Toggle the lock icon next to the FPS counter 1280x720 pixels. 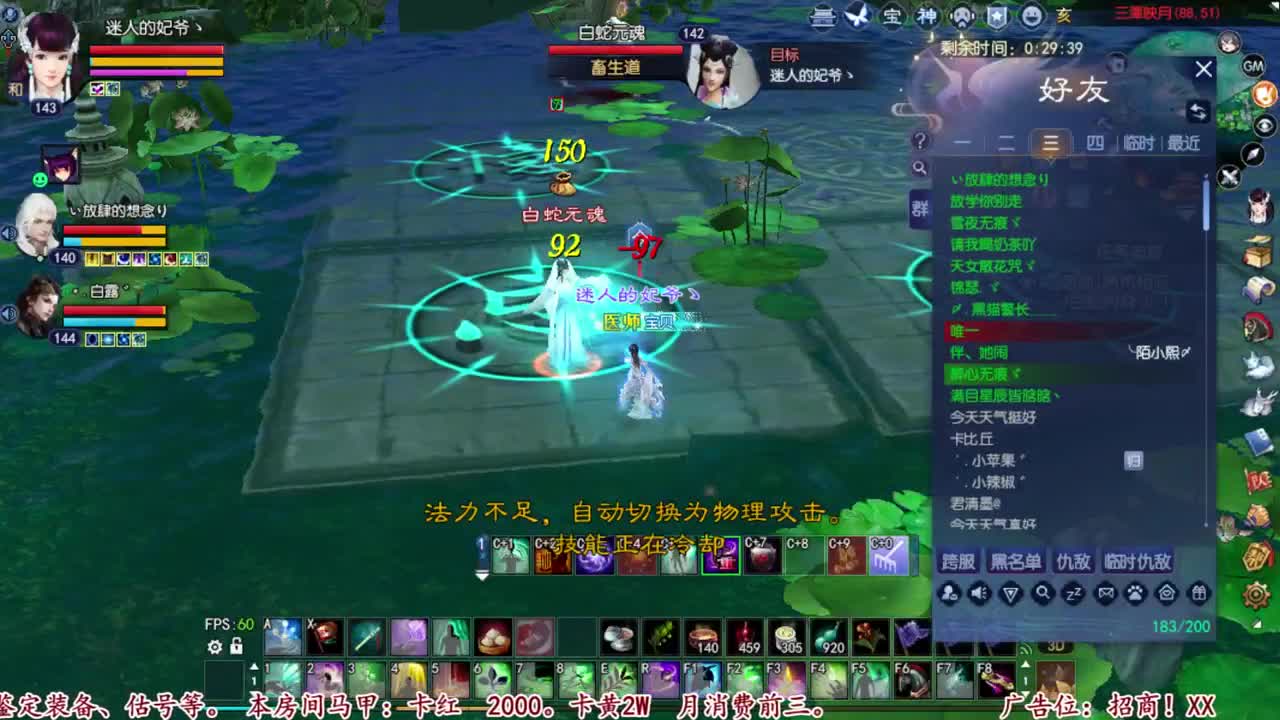click(236, 648)
